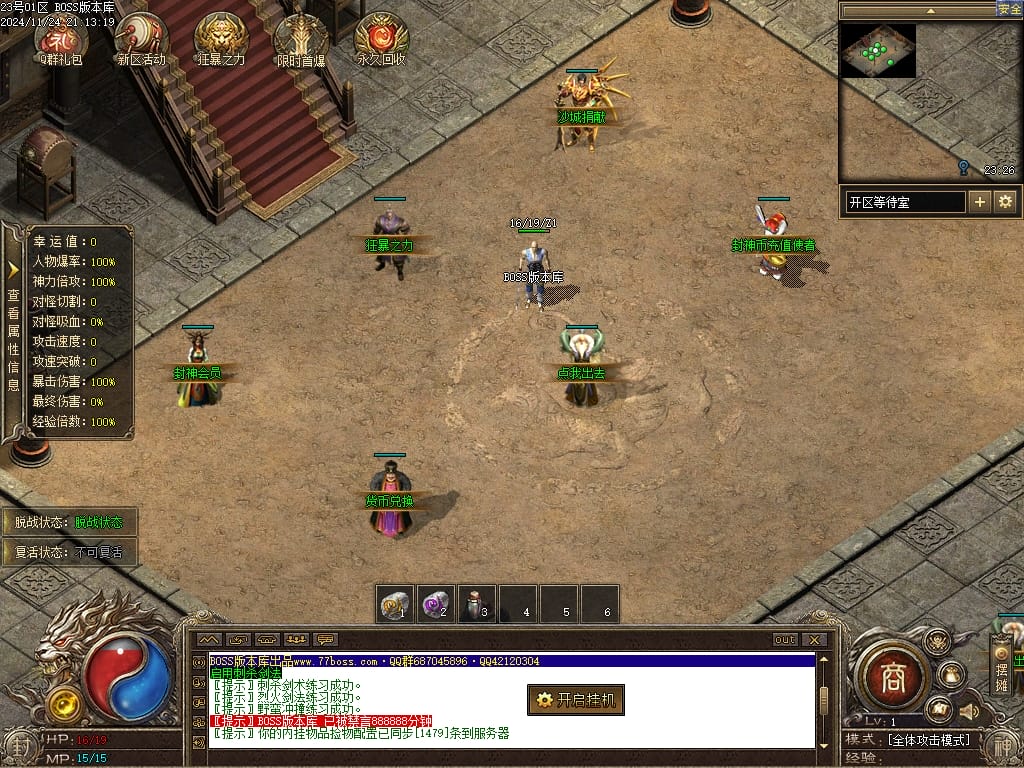Viewport: 1024px width, 768px height.
Task: Use the potion bottle in hotbar slot 3
Action: tap(478, 604)
